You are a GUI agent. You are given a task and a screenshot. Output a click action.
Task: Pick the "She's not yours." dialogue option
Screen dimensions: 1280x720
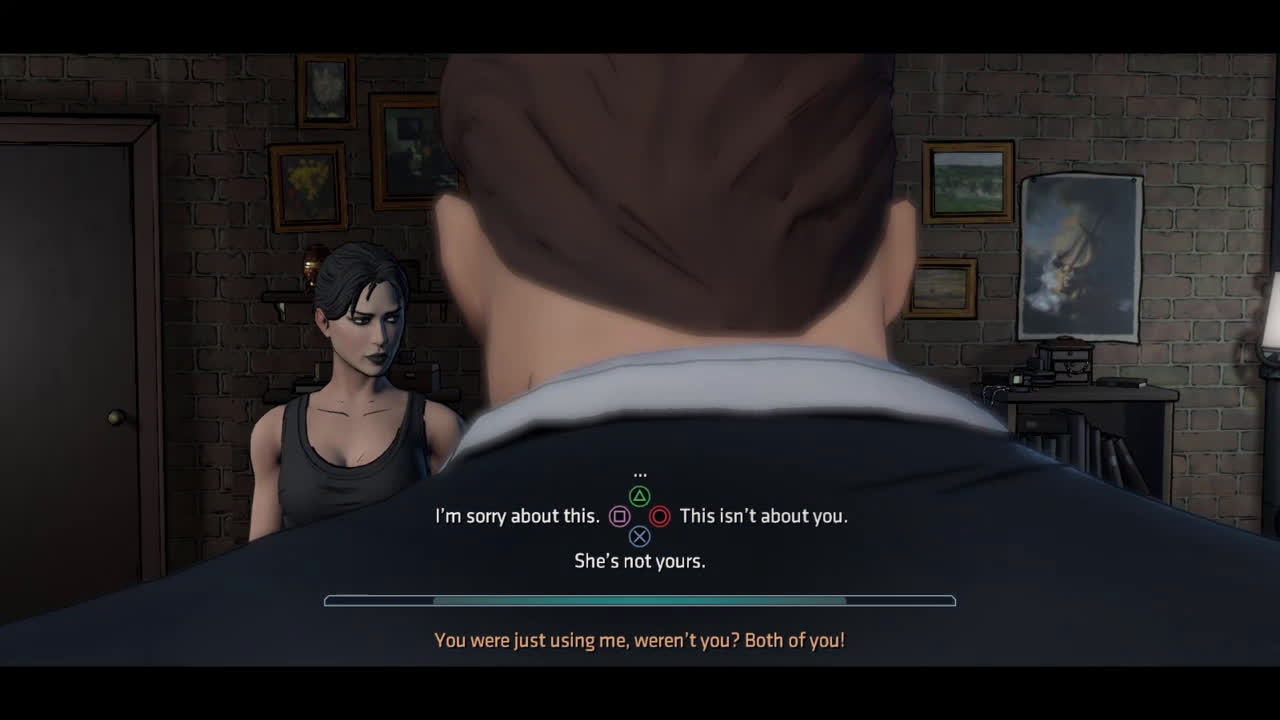640,561
